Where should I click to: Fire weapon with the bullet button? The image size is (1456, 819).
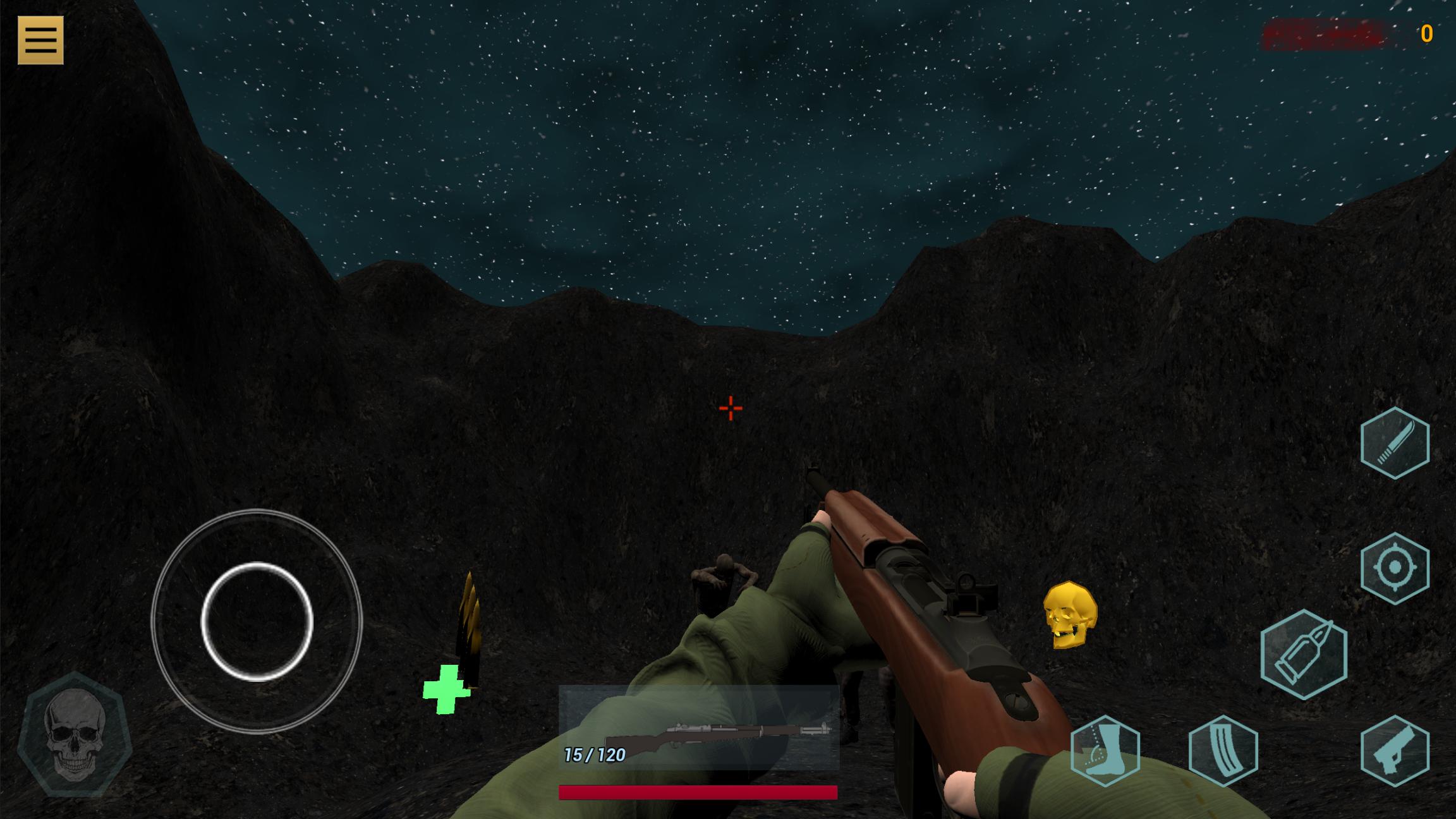1304,654
